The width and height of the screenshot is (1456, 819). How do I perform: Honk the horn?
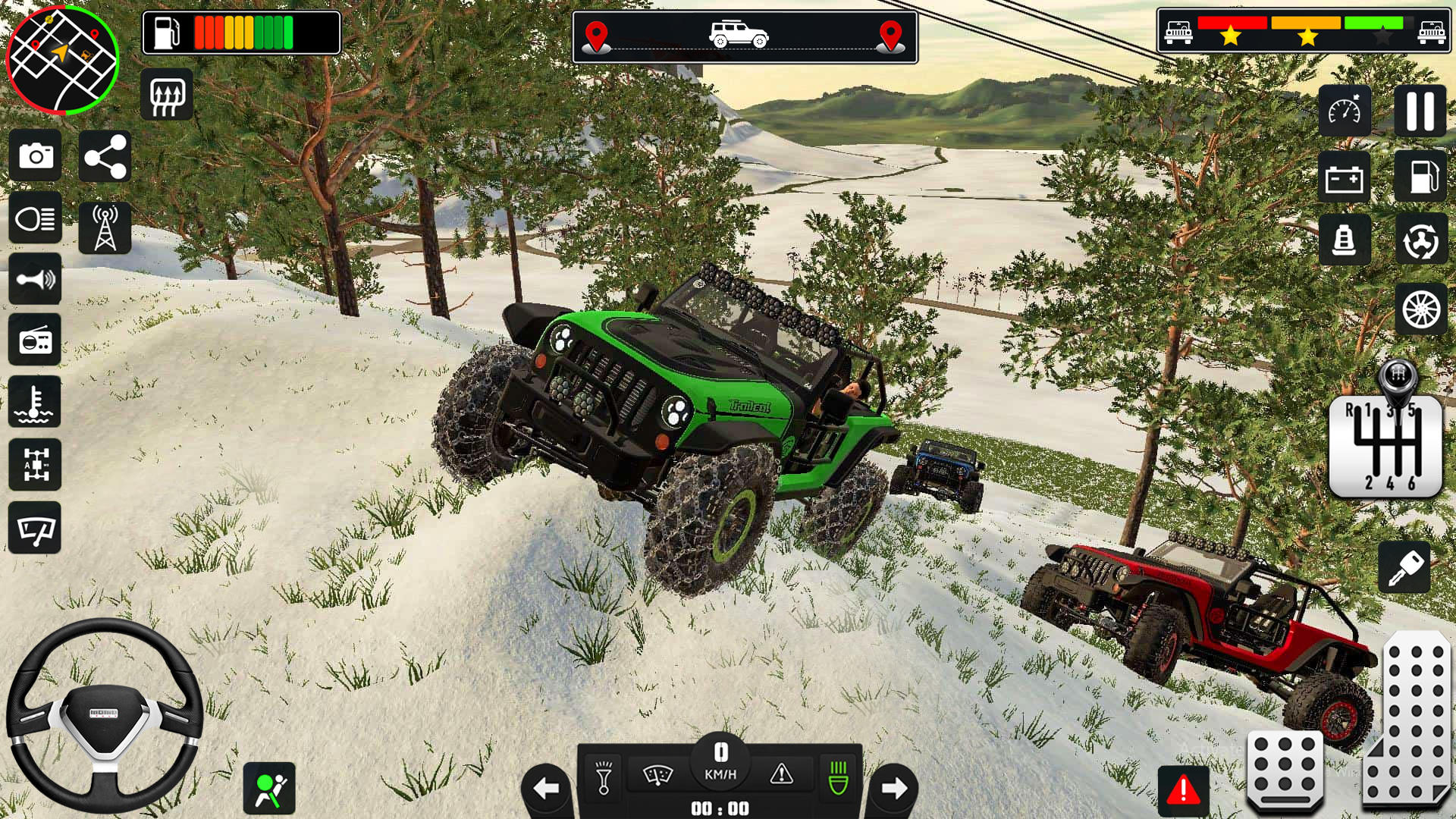(x=35, y=280)
